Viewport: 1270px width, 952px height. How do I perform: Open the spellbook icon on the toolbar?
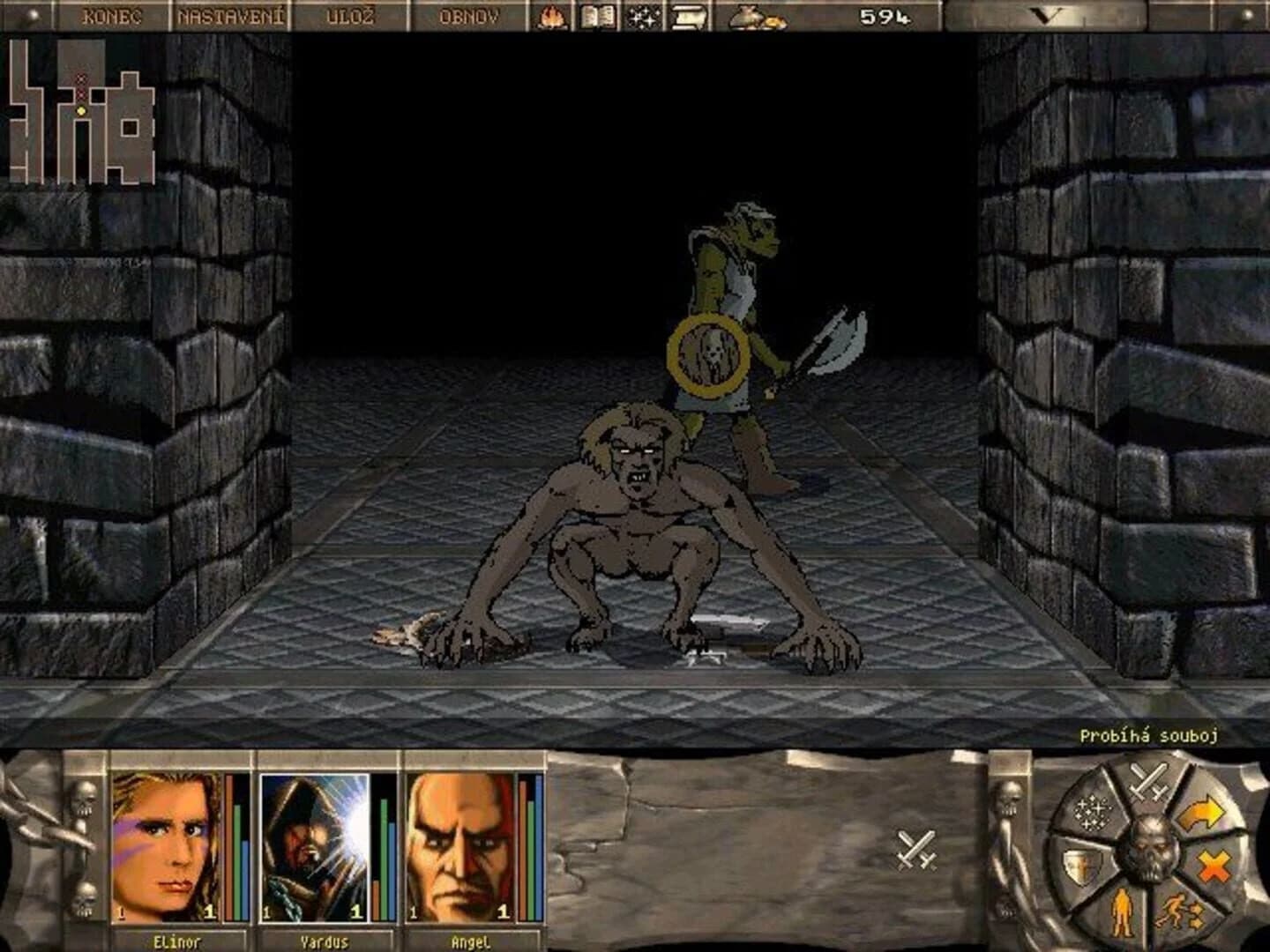point(599,17)
